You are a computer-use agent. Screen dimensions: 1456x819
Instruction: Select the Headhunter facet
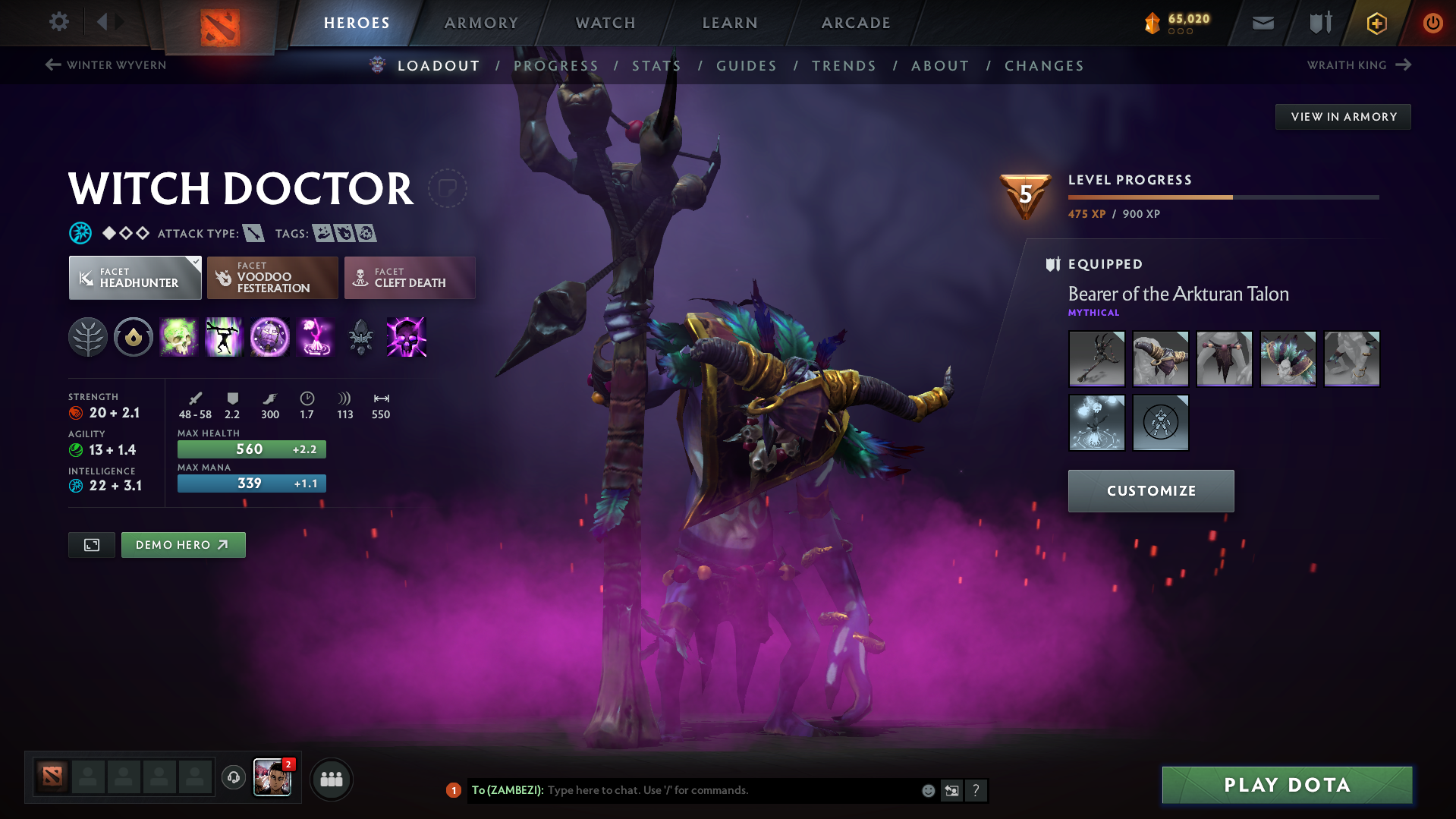(134, 278)
